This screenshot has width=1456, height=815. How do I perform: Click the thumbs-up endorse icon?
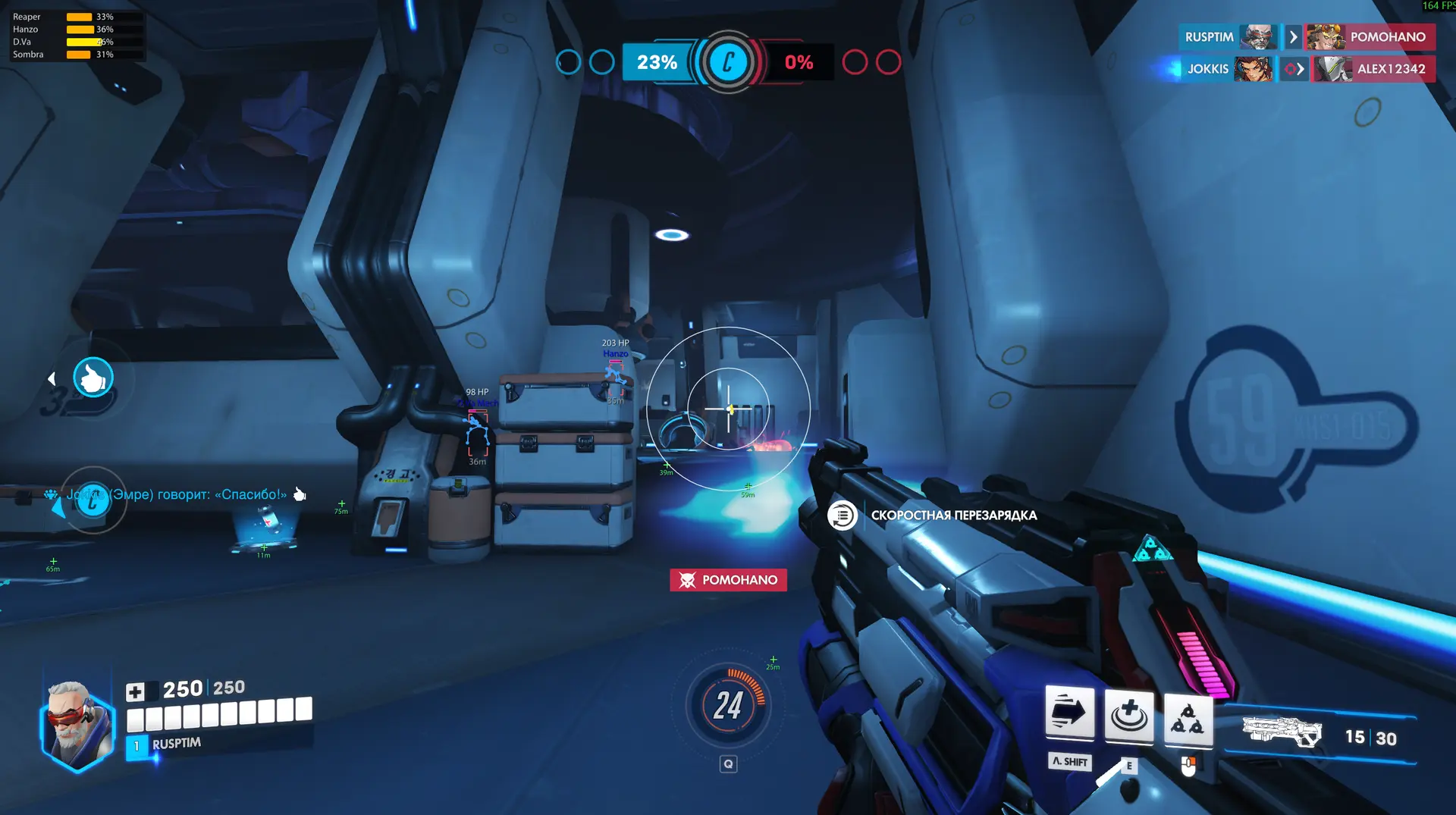coord(93,378)
